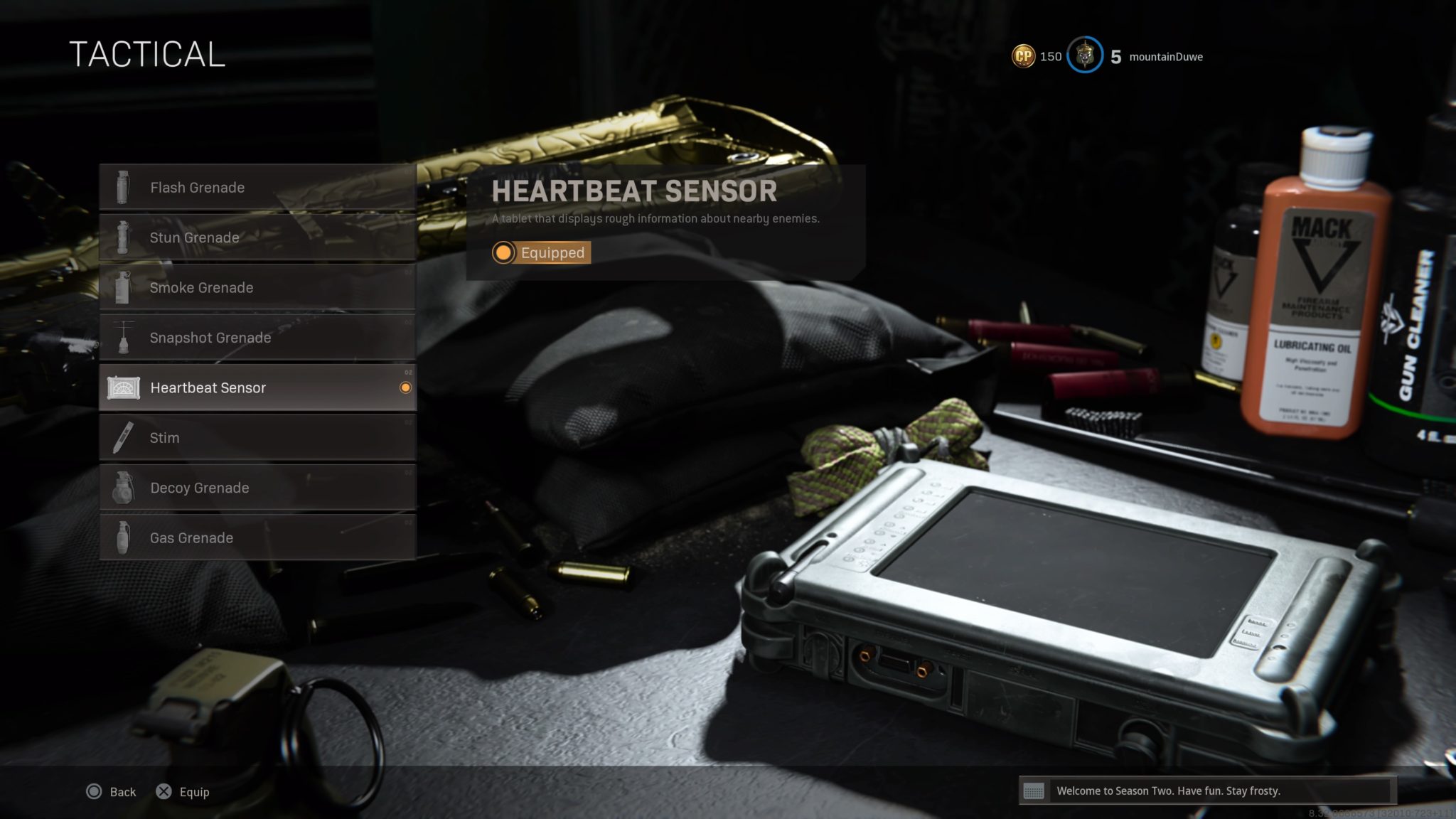This screenshot has width=1456, height=819.
Task: Open the mountainDuwe player emblem
Action: tap(1083, 55)
